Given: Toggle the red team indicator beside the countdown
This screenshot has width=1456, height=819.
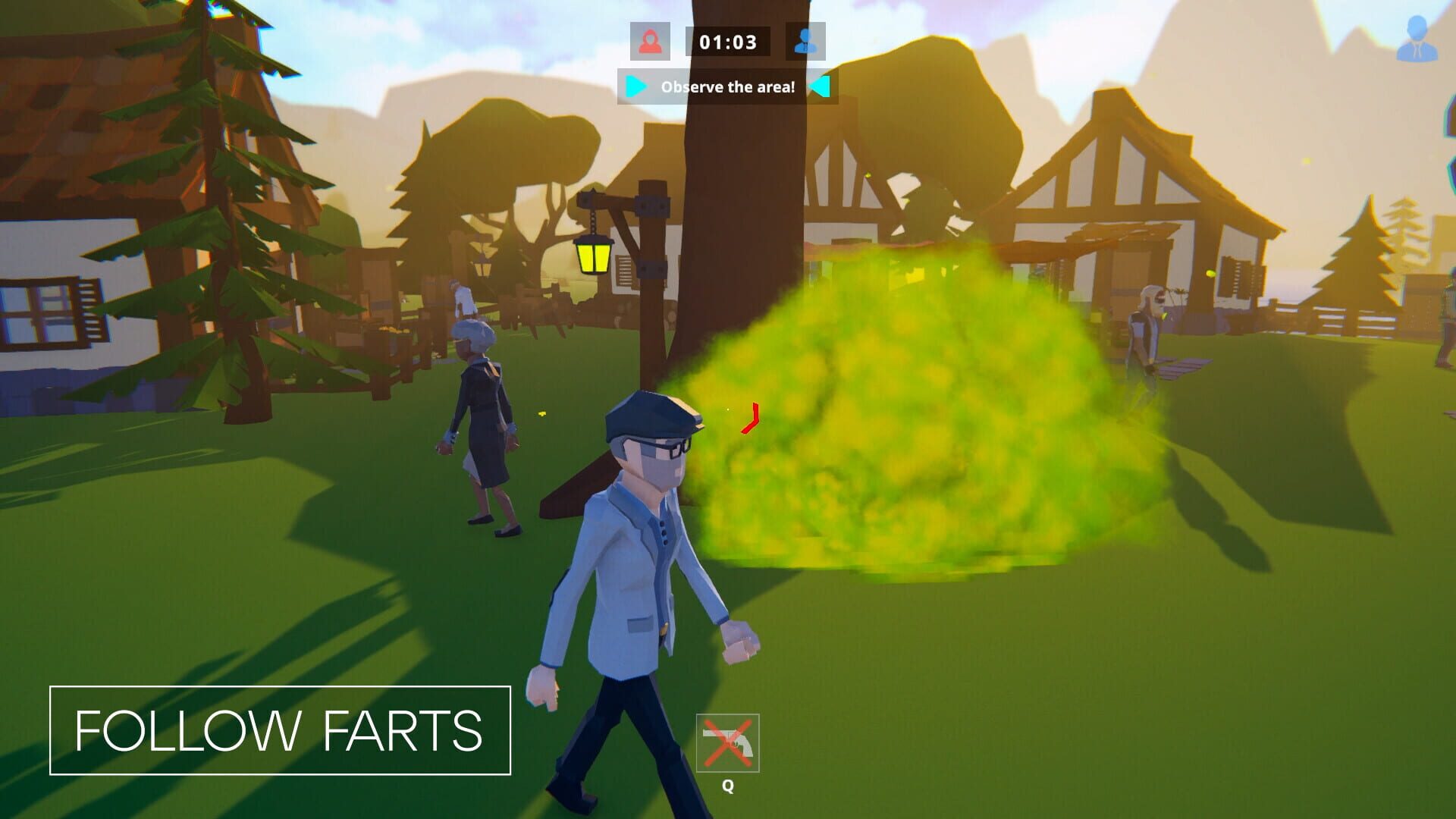Looking at the screenshot, I should 652,42.
